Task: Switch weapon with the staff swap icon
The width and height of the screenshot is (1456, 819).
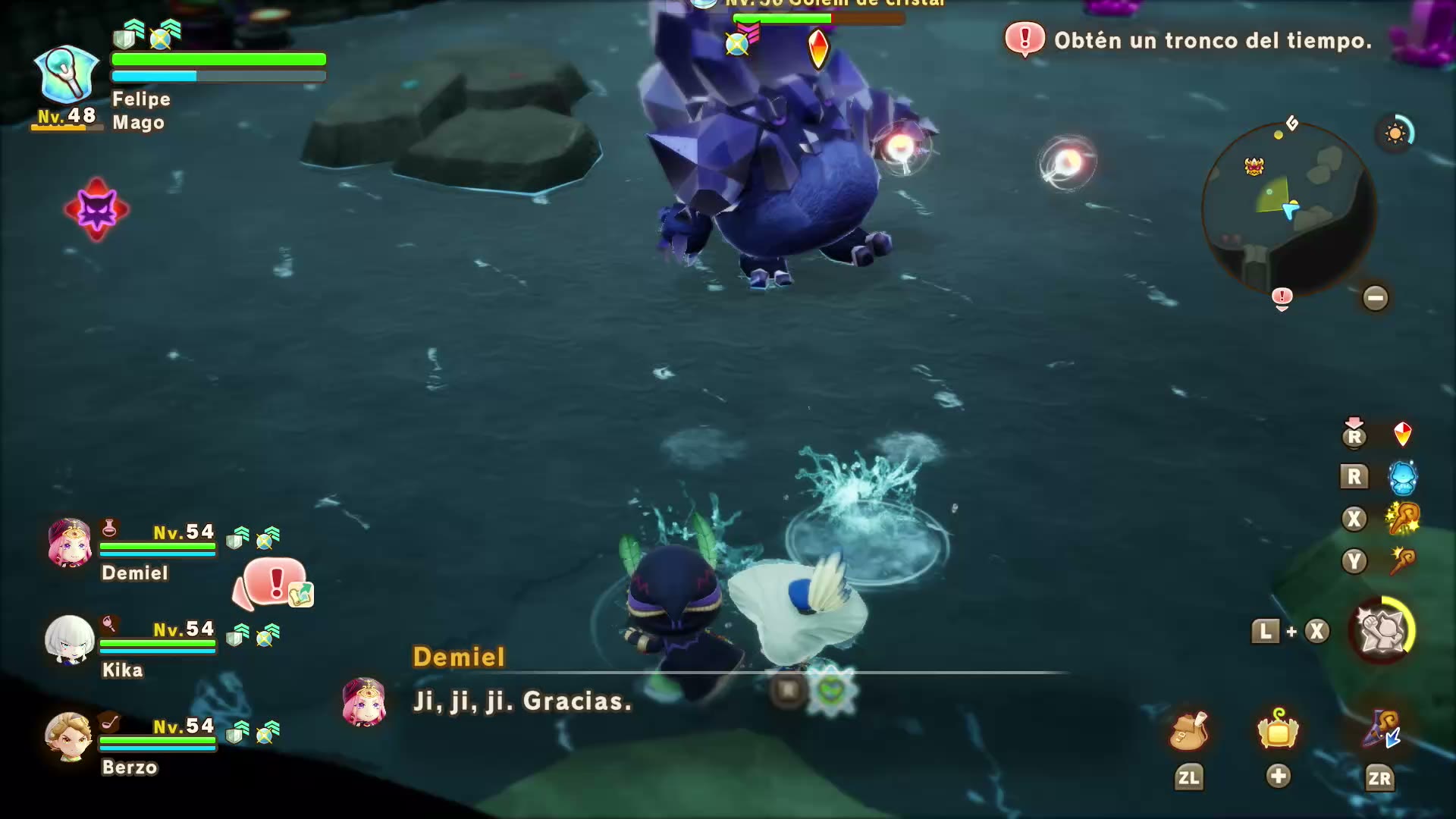Action: pyautogui.click(x=1381, y=732)
